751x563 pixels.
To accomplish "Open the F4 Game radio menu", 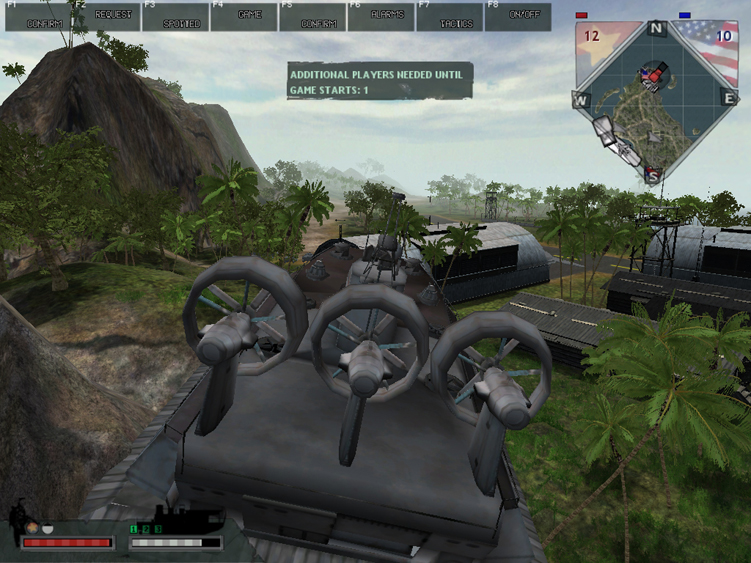I will (x=244, y=16).
